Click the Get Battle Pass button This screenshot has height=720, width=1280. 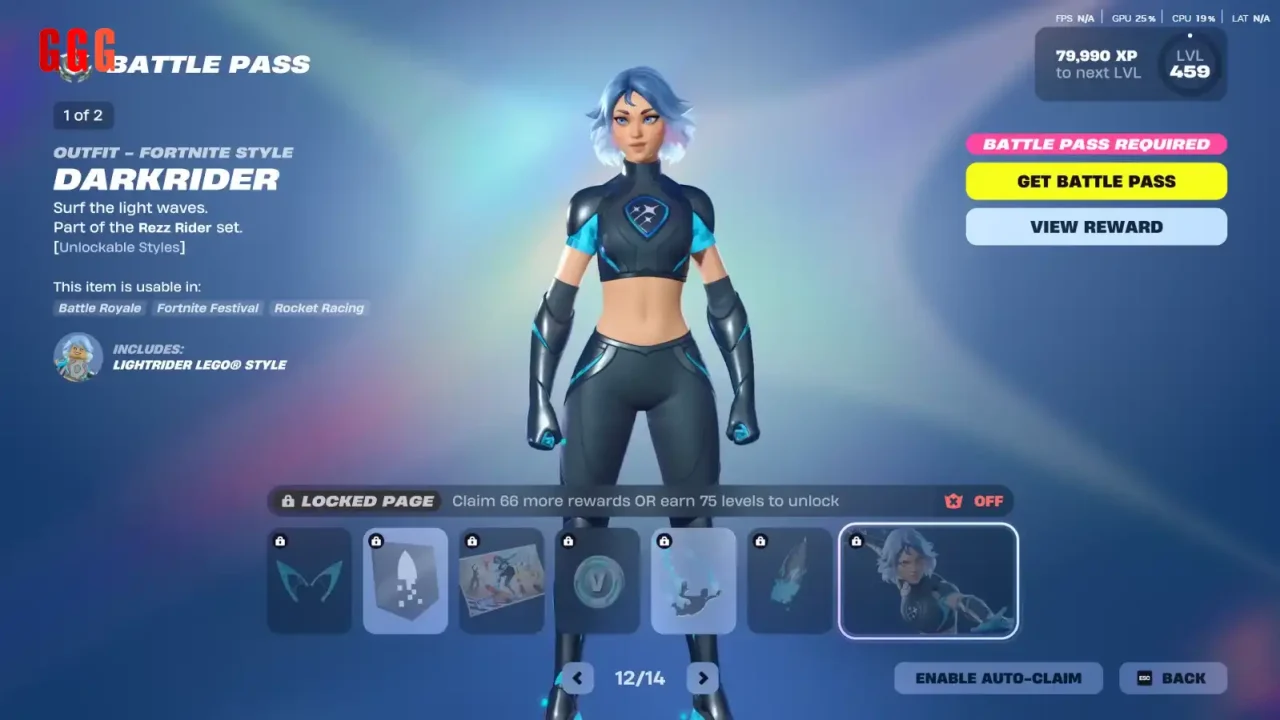coord(1096,181)
